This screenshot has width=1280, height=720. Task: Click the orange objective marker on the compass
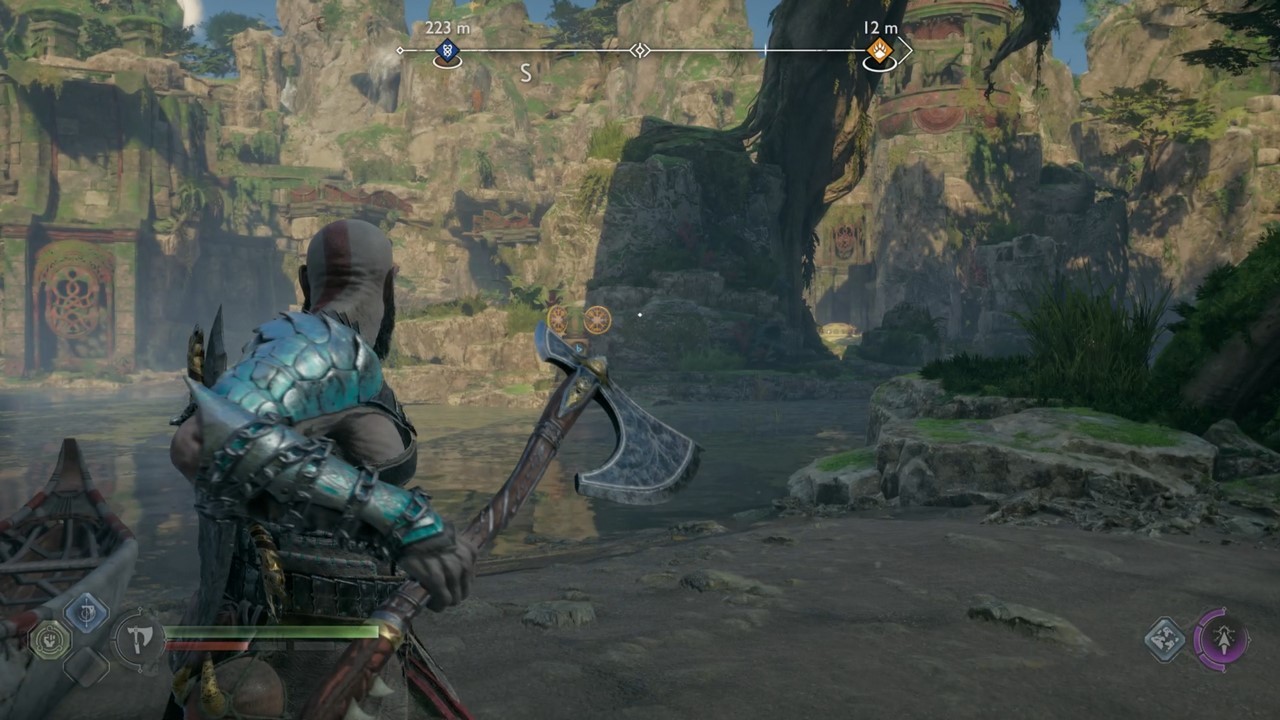tap(878, 50)
